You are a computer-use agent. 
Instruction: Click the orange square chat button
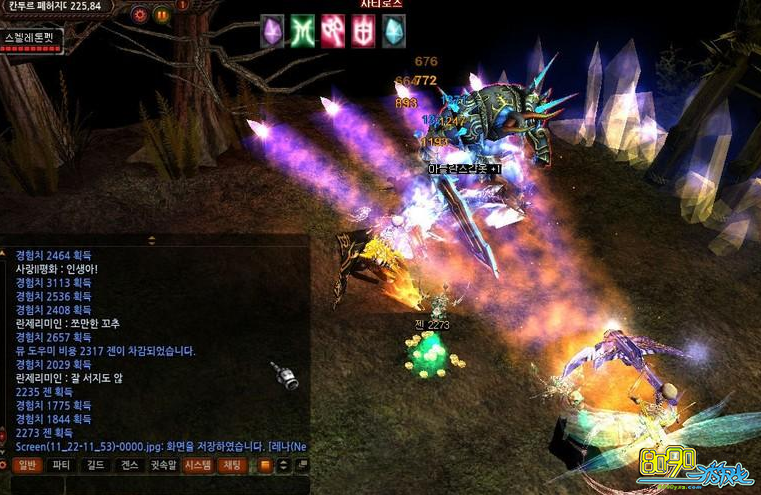click(x=265, y=465)
